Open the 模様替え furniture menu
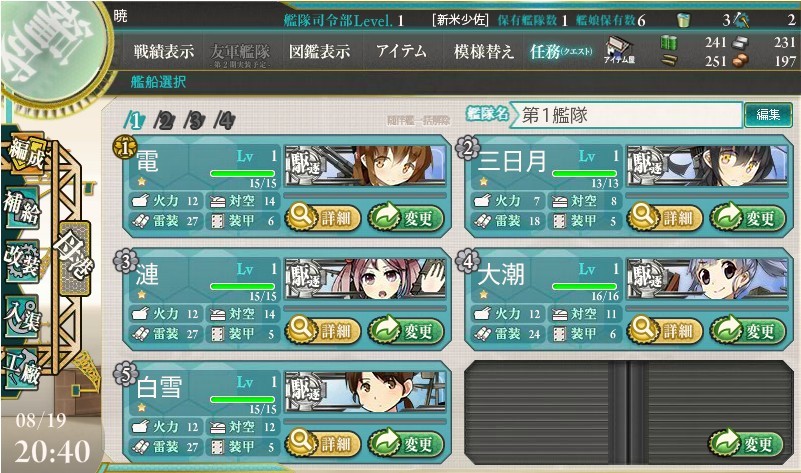Image resolution: width=801 pixels, height=473 pixels. [x=484, y=52]
